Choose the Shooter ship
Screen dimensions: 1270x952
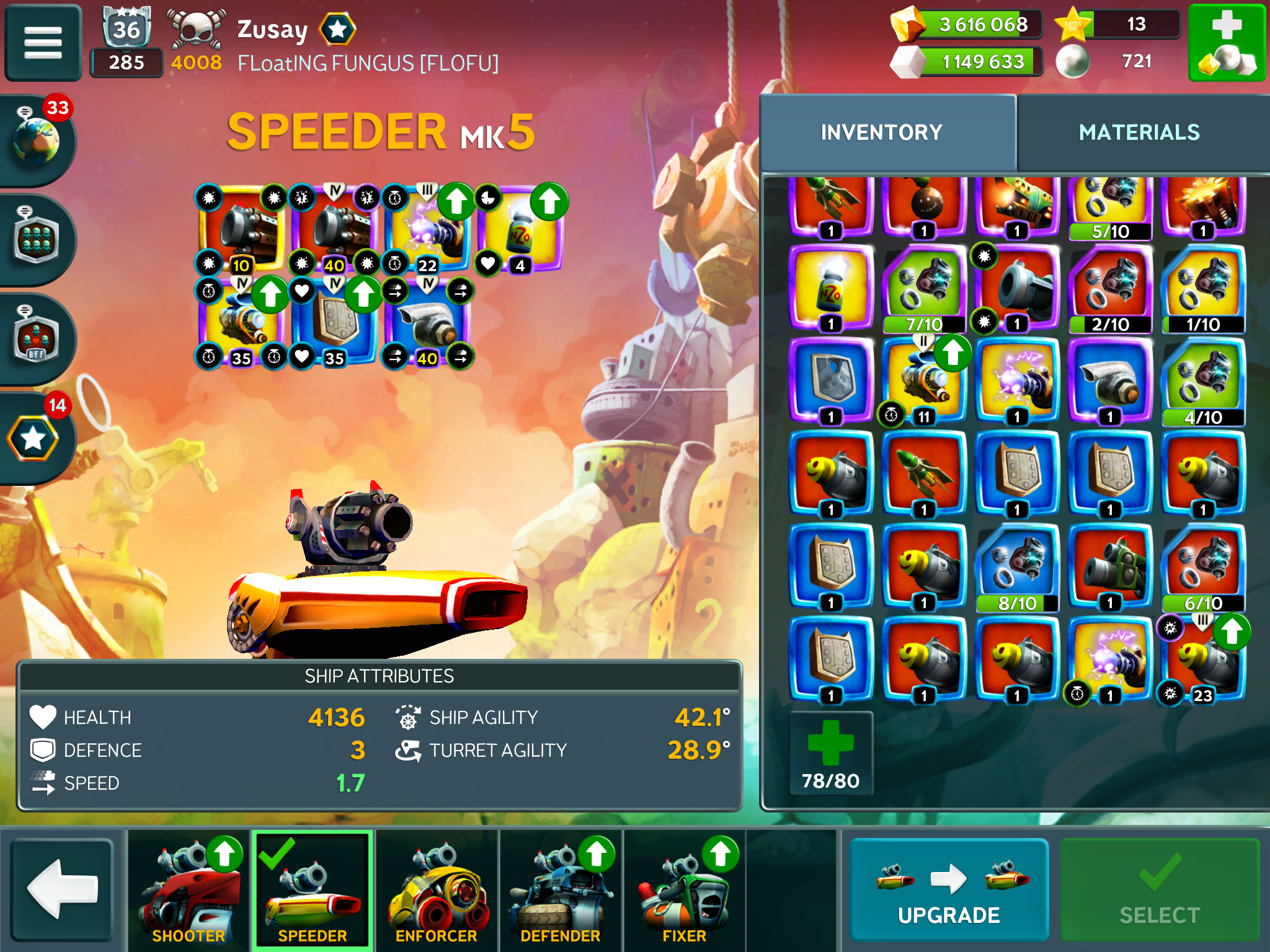189,890
